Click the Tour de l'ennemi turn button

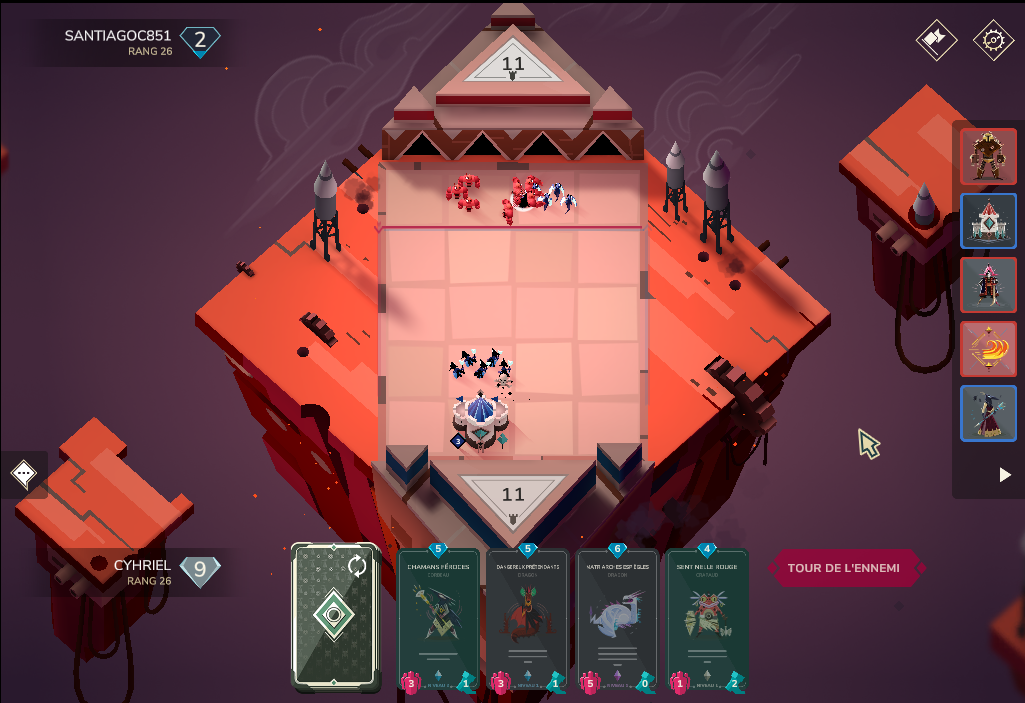[x=844, y=568]
